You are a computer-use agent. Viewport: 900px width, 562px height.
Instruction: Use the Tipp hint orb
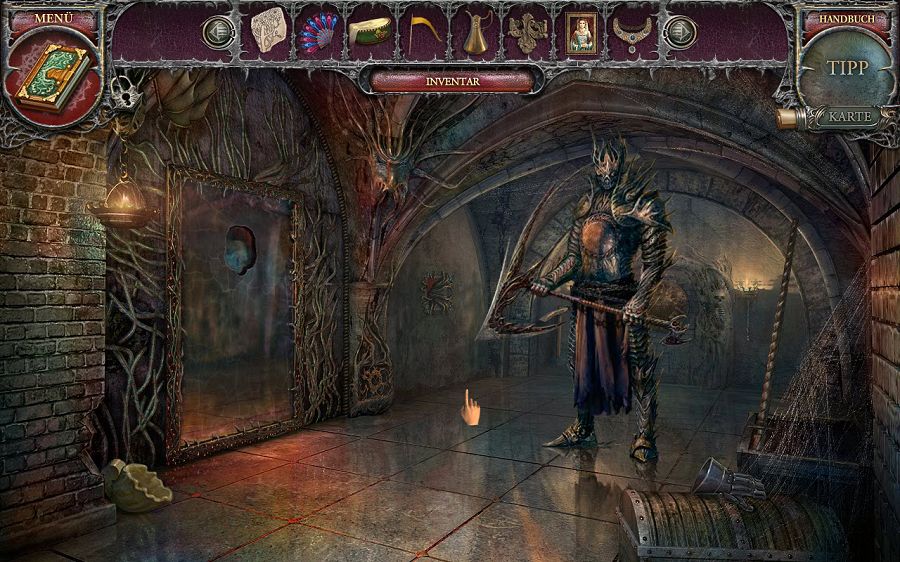pos(848,68)
